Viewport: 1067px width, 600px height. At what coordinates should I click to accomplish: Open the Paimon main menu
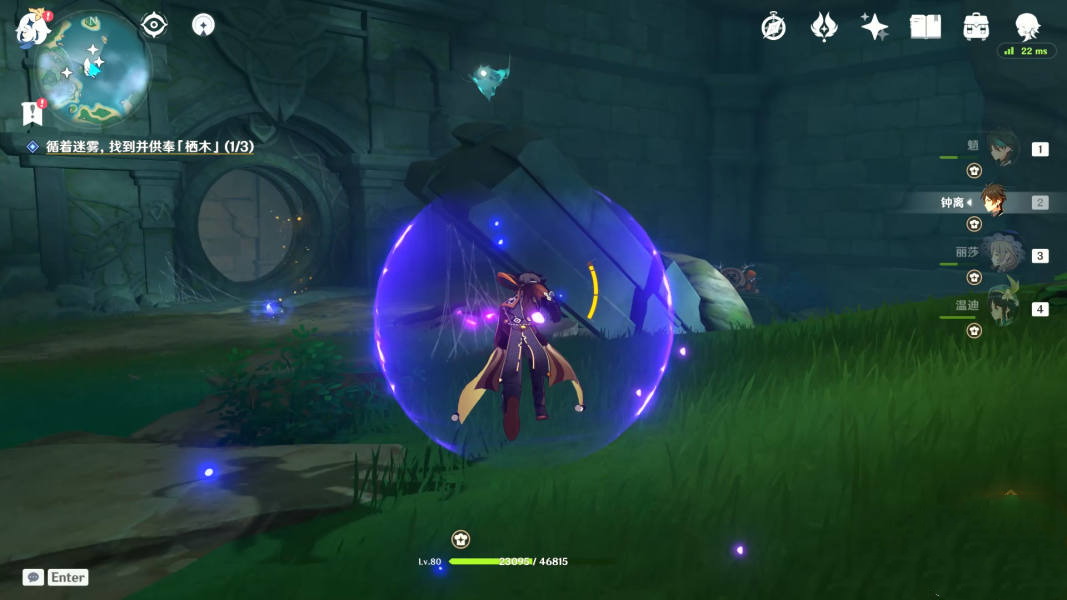point(32,28)
